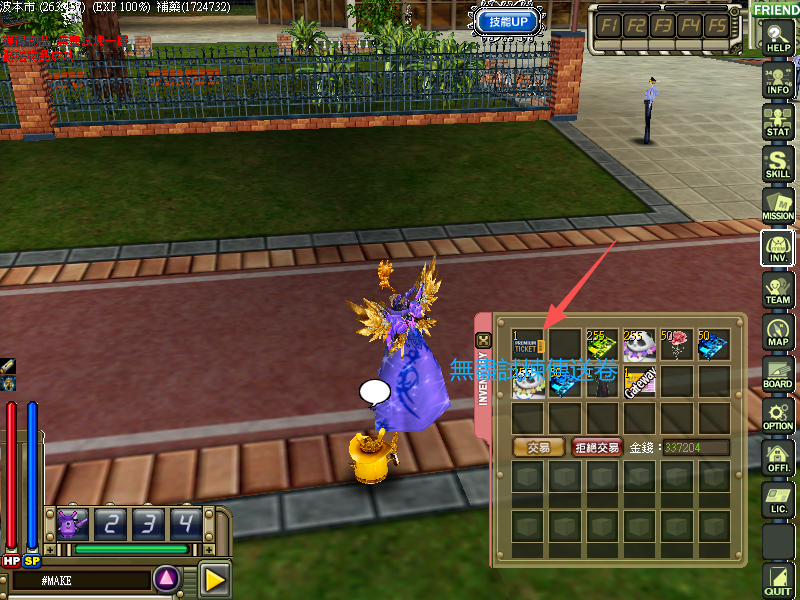Close the inventory window with X

pos(484,341)
